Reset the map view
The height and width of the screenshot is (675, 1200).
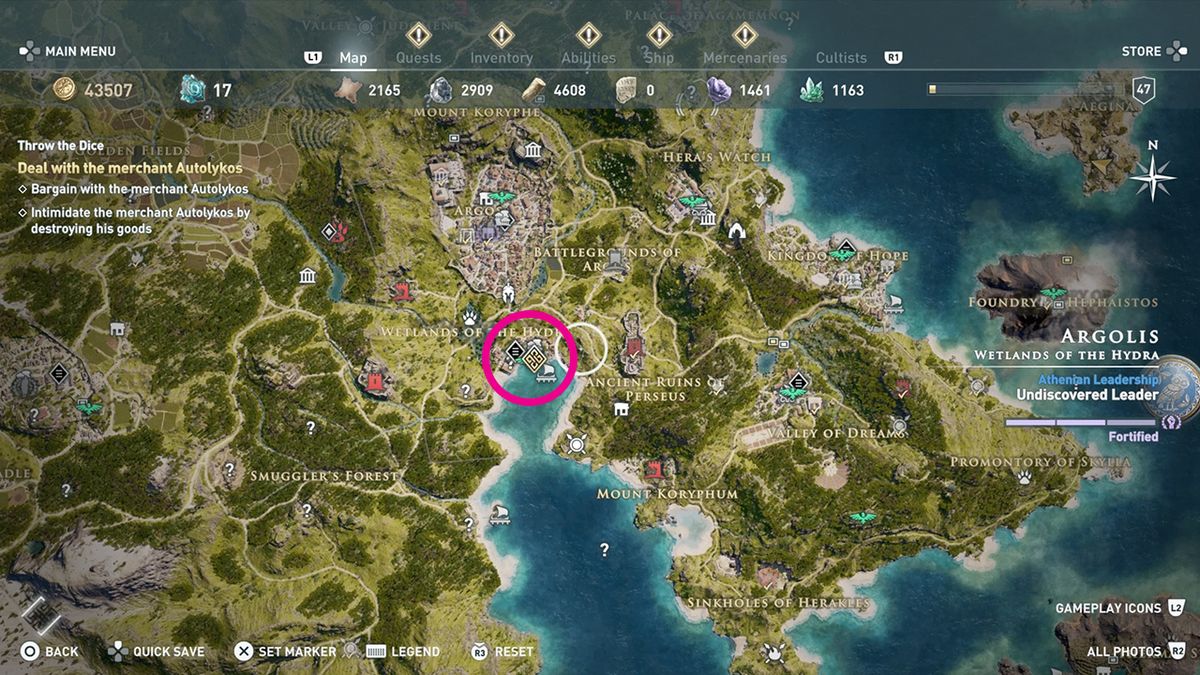click(503, 651)
